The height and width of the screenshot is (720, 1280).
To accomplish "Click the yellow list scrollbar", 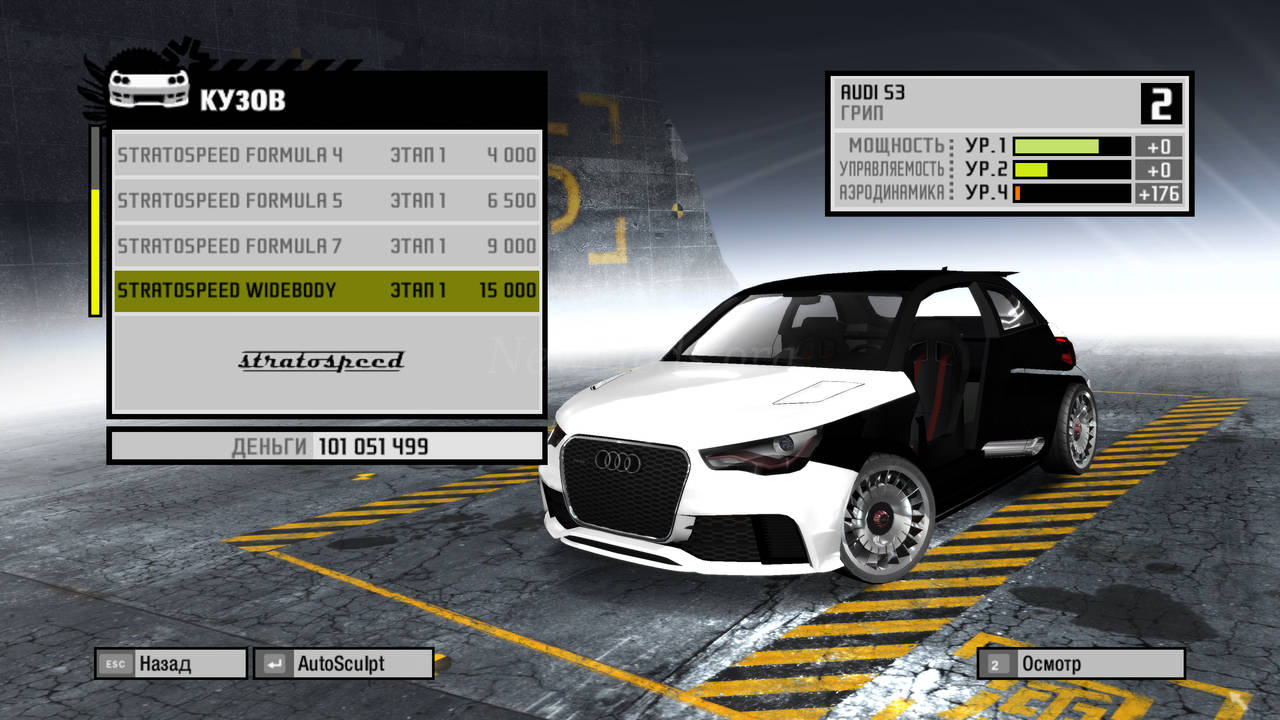I will point(96,251).
